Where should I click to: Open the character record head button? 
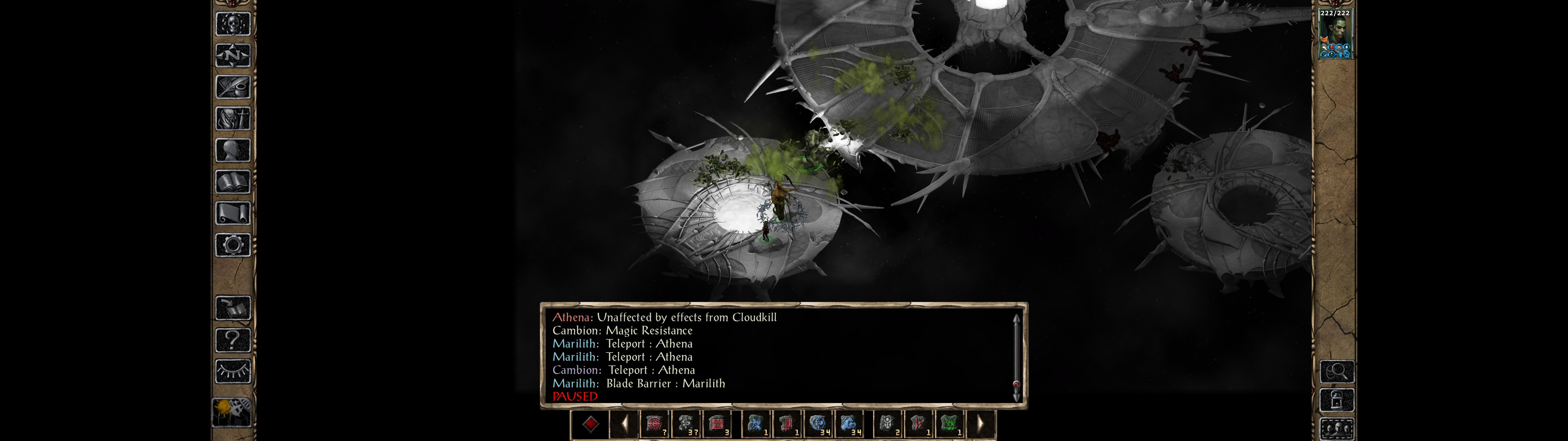point(233,150)
